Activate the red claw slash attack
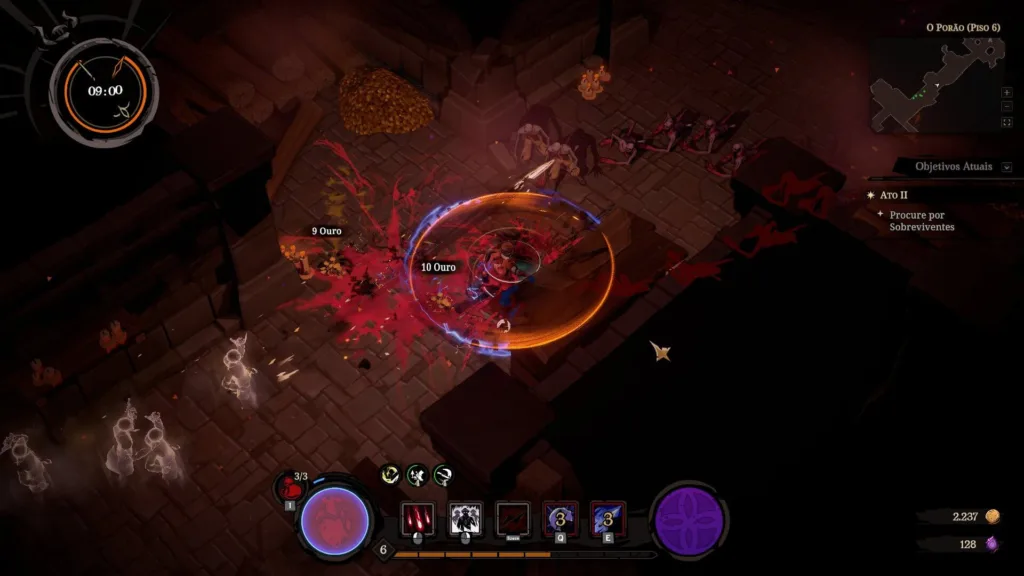This screenshot has height=576, width=1024. pos(418,519)
